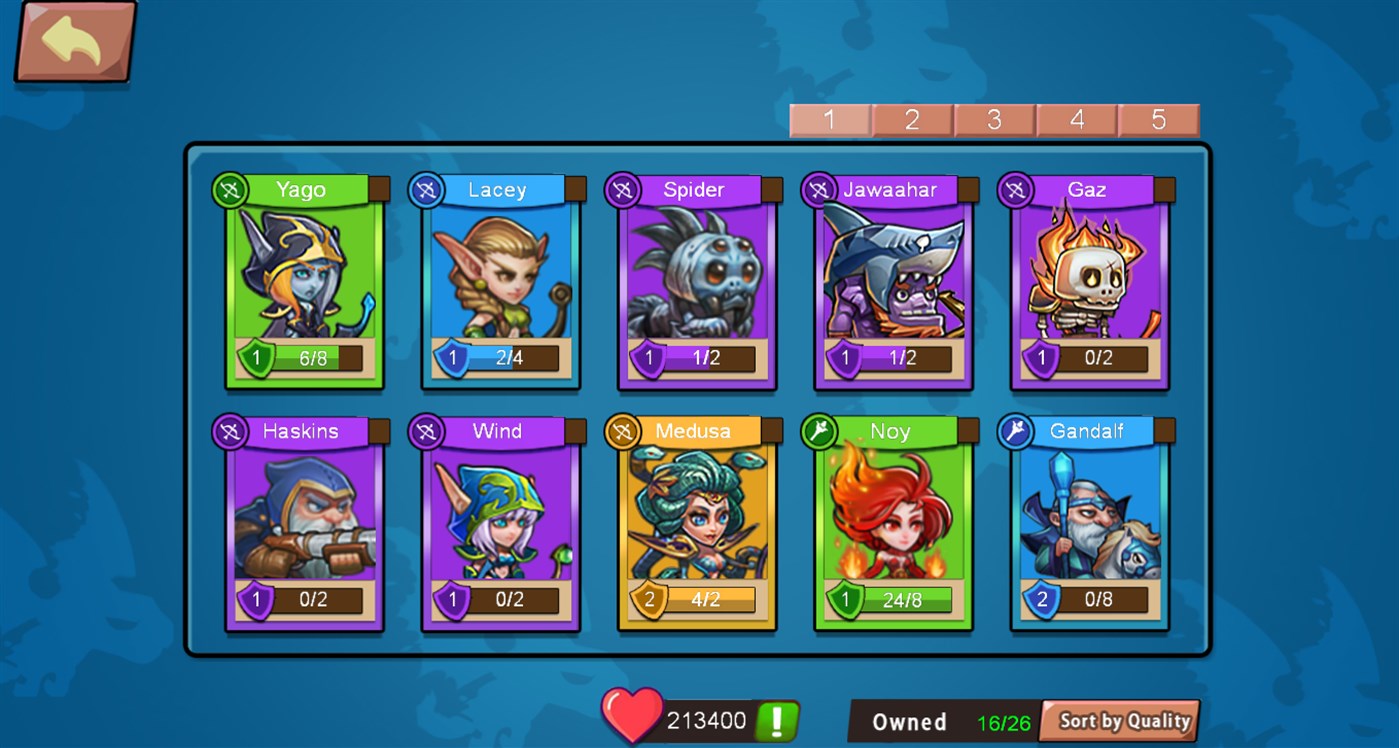Select the wand icon on Gandalf's card

click(x=1012, y=430)
